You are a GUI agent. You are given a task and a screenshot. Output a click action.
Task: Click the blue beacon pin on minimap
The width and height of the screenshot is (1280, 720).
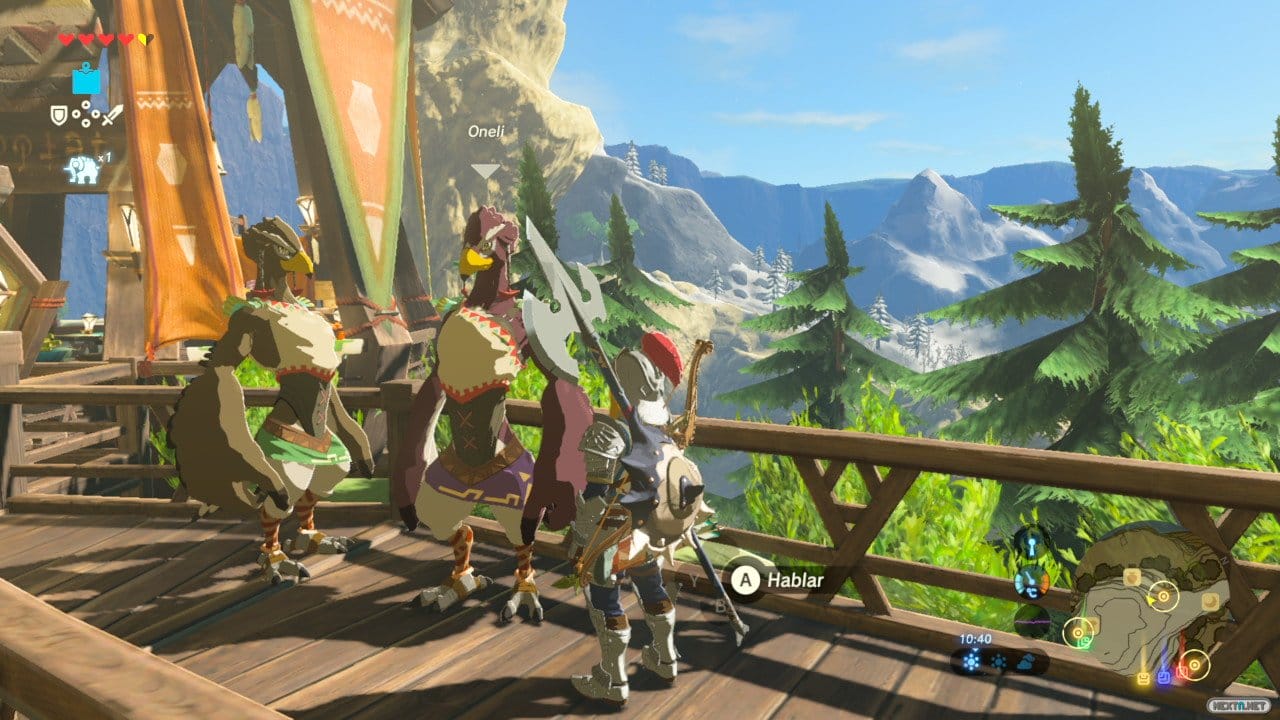1163,677
